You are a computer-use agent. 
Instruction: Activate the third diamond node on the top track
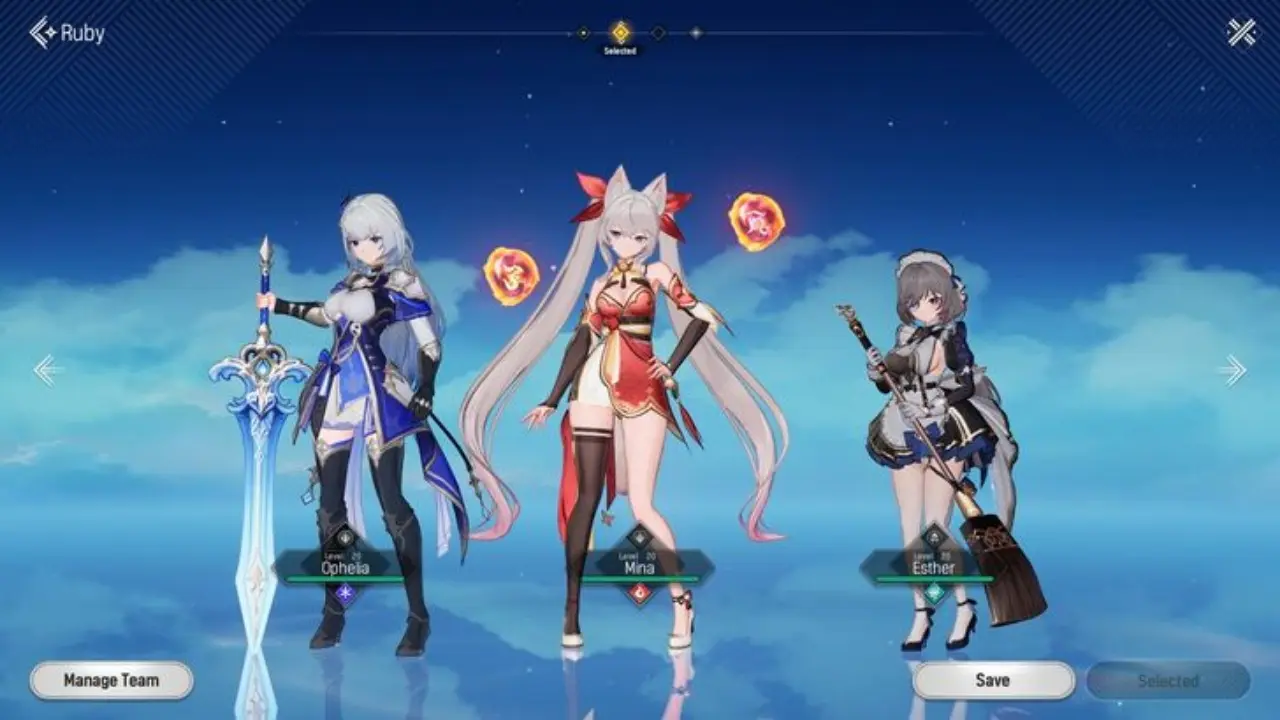coord(657,32)
